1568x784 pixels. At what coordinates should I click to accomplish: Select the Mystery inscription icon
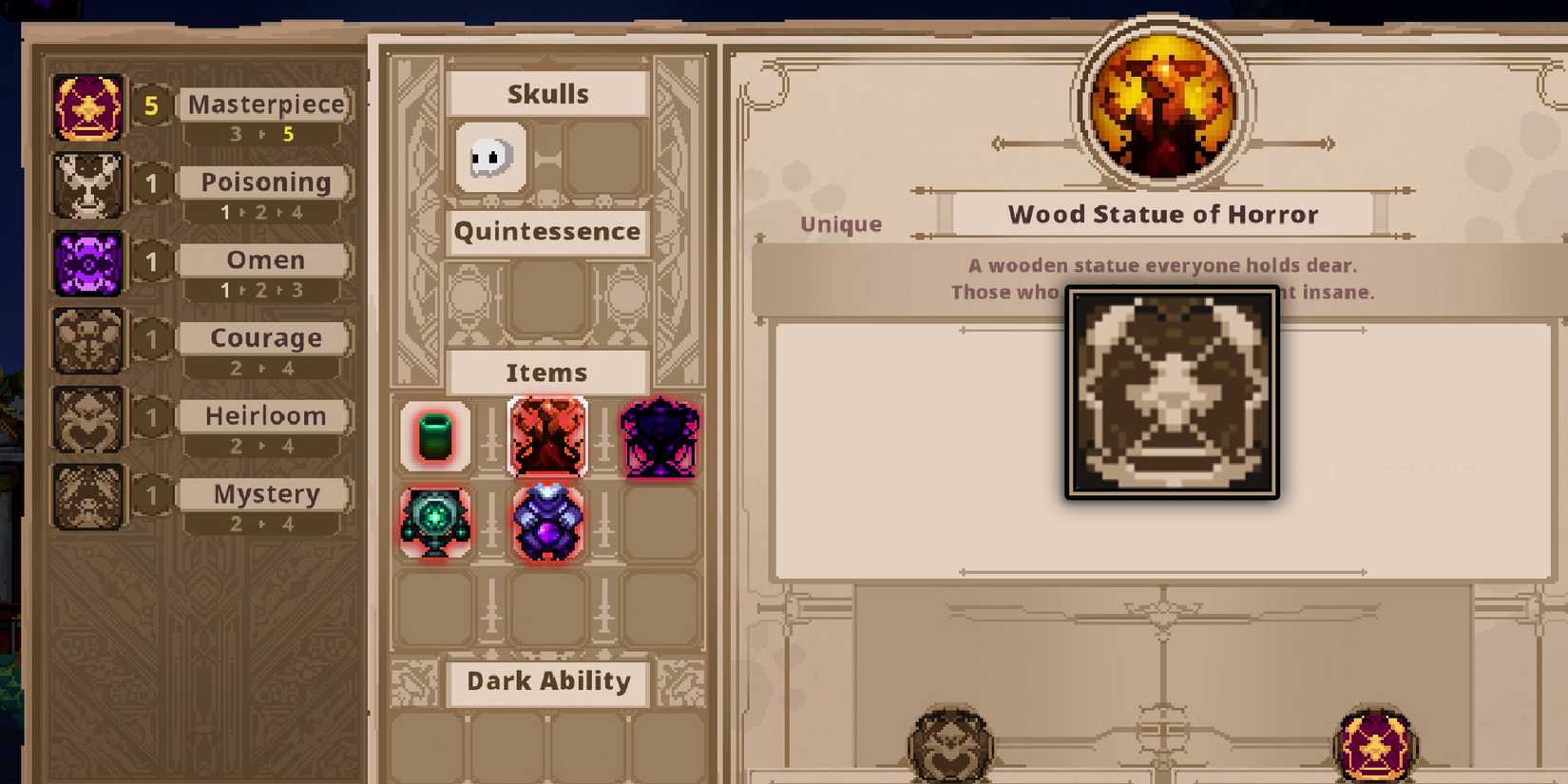point(86,495)
